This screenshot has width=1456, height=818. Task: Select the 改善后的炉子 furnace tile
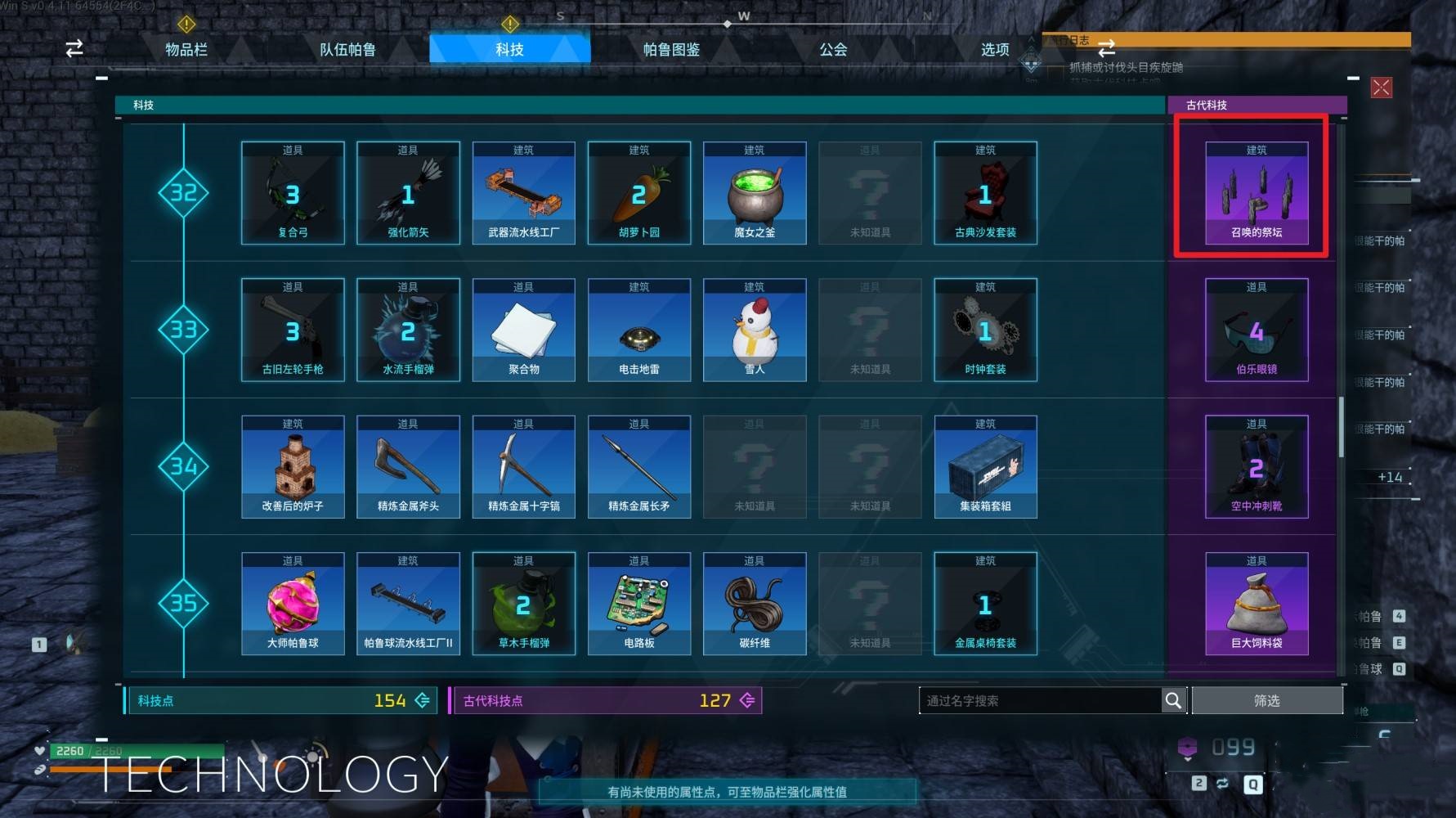(x=293, y=466)
